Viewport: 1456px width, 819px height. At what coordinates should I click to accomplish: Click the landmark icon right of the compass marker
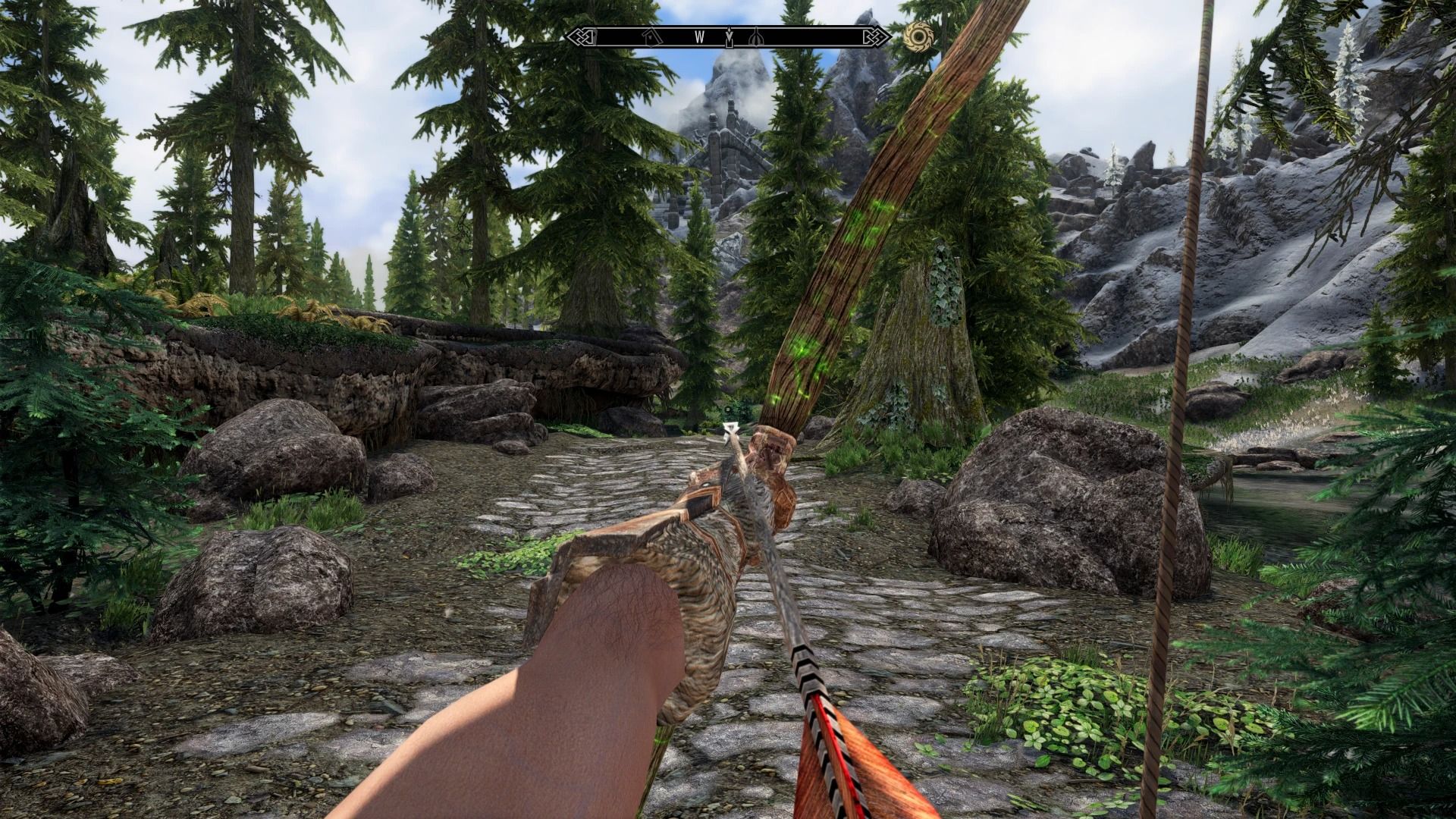coord(756,37)
